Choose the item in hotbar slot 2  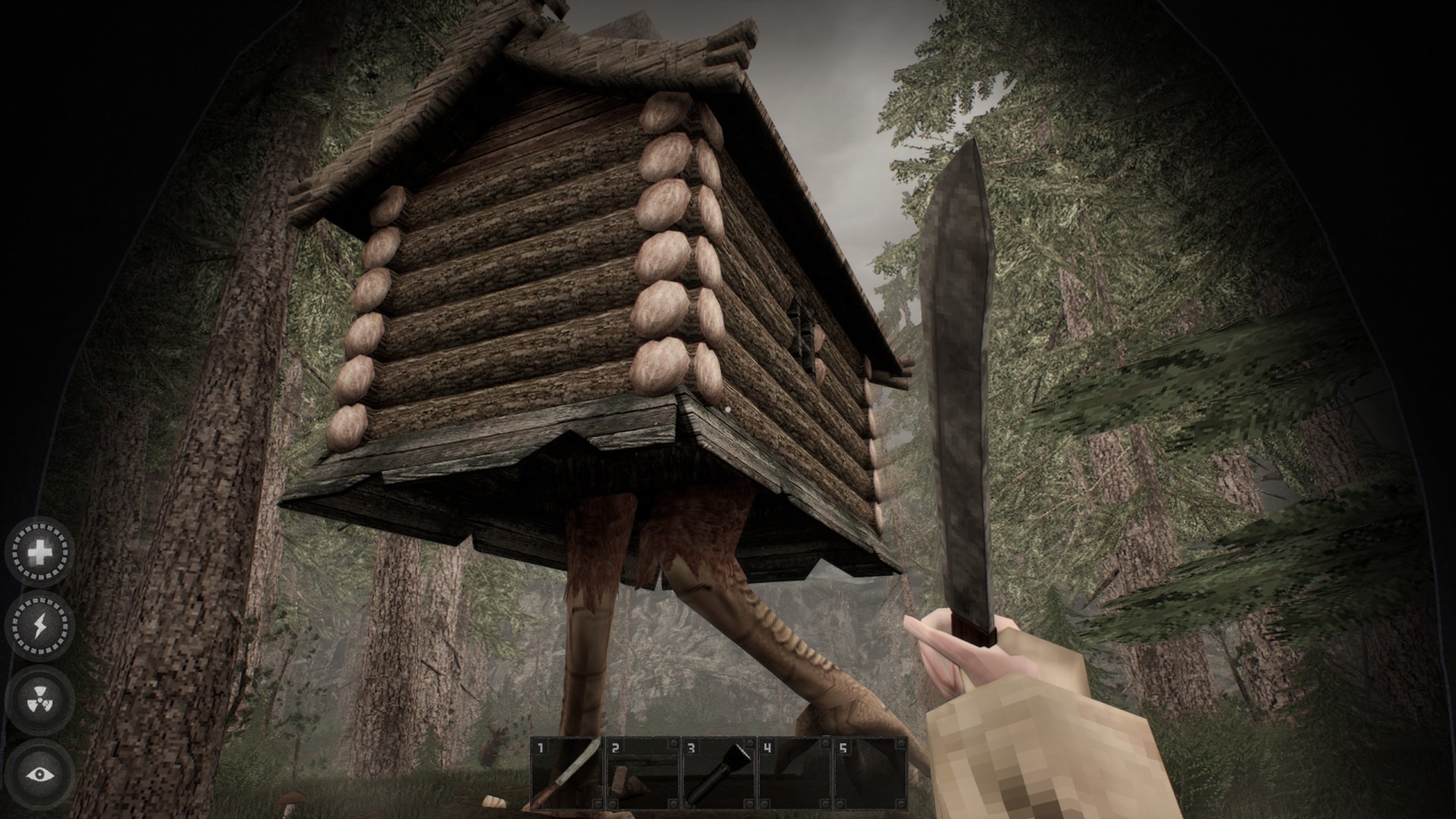(x=643, y=773)
